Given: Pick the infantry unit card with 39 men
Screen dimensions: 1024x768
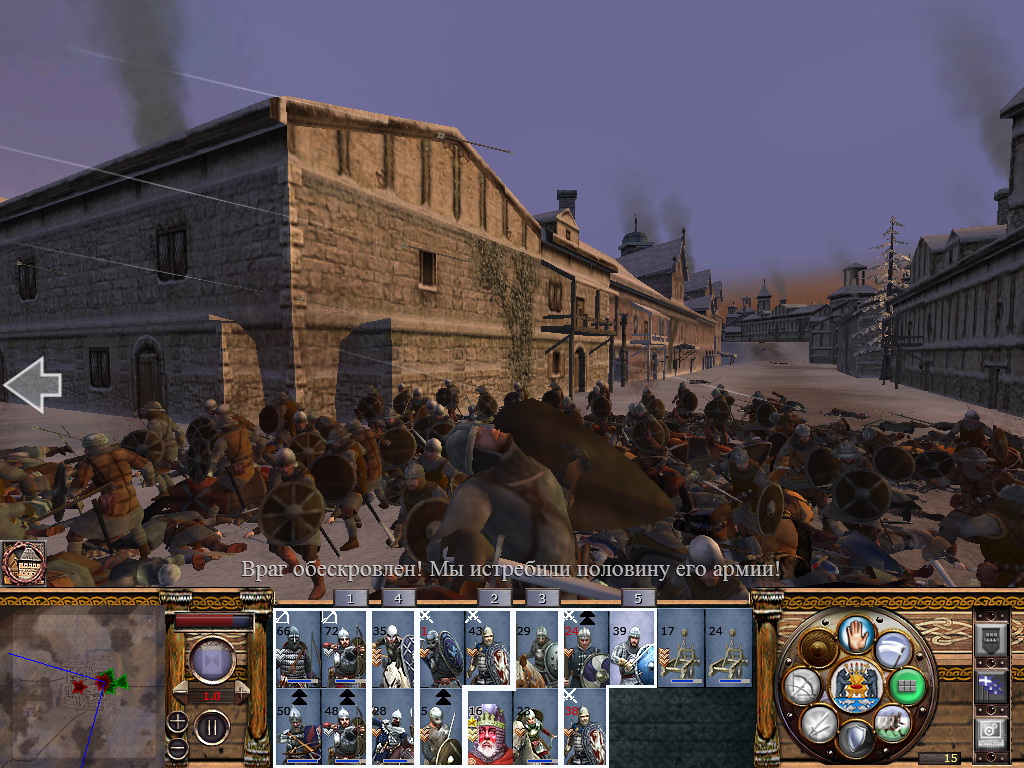Looking at the screenshot, I should 632,648.
